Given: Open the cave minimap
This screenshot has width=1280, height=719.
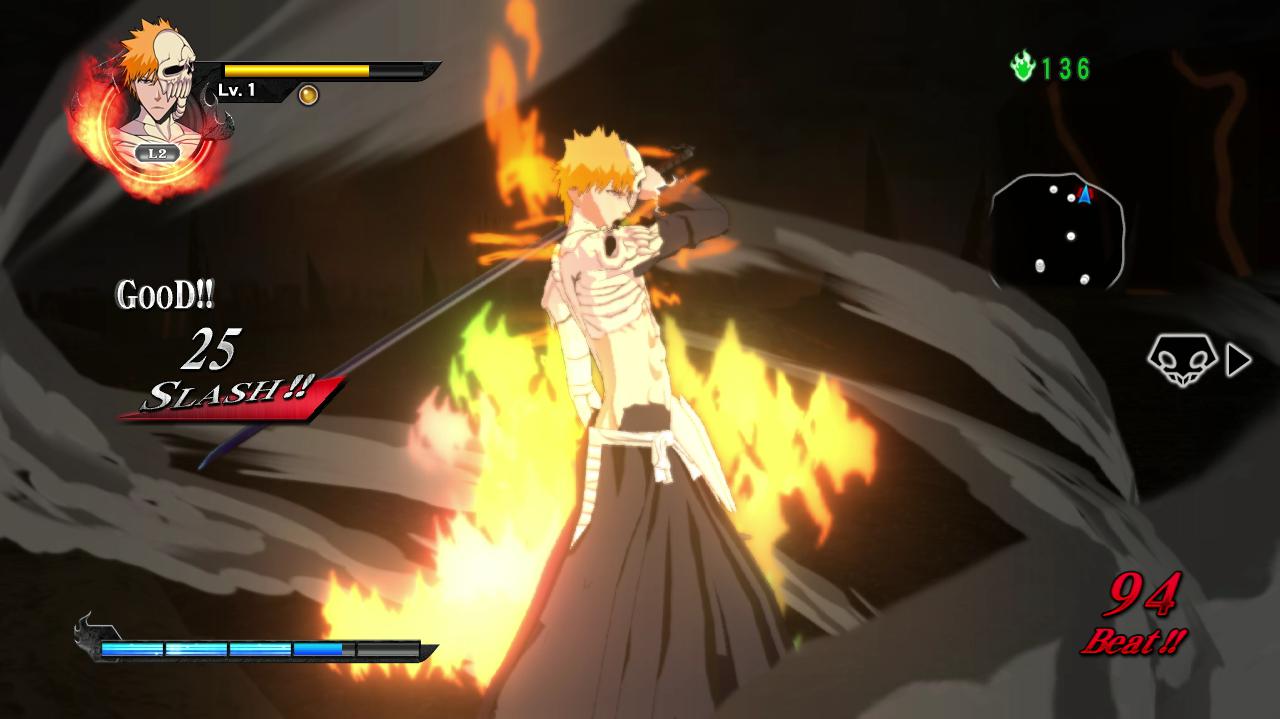Looking at the screenshot, I should [1058, 230].
